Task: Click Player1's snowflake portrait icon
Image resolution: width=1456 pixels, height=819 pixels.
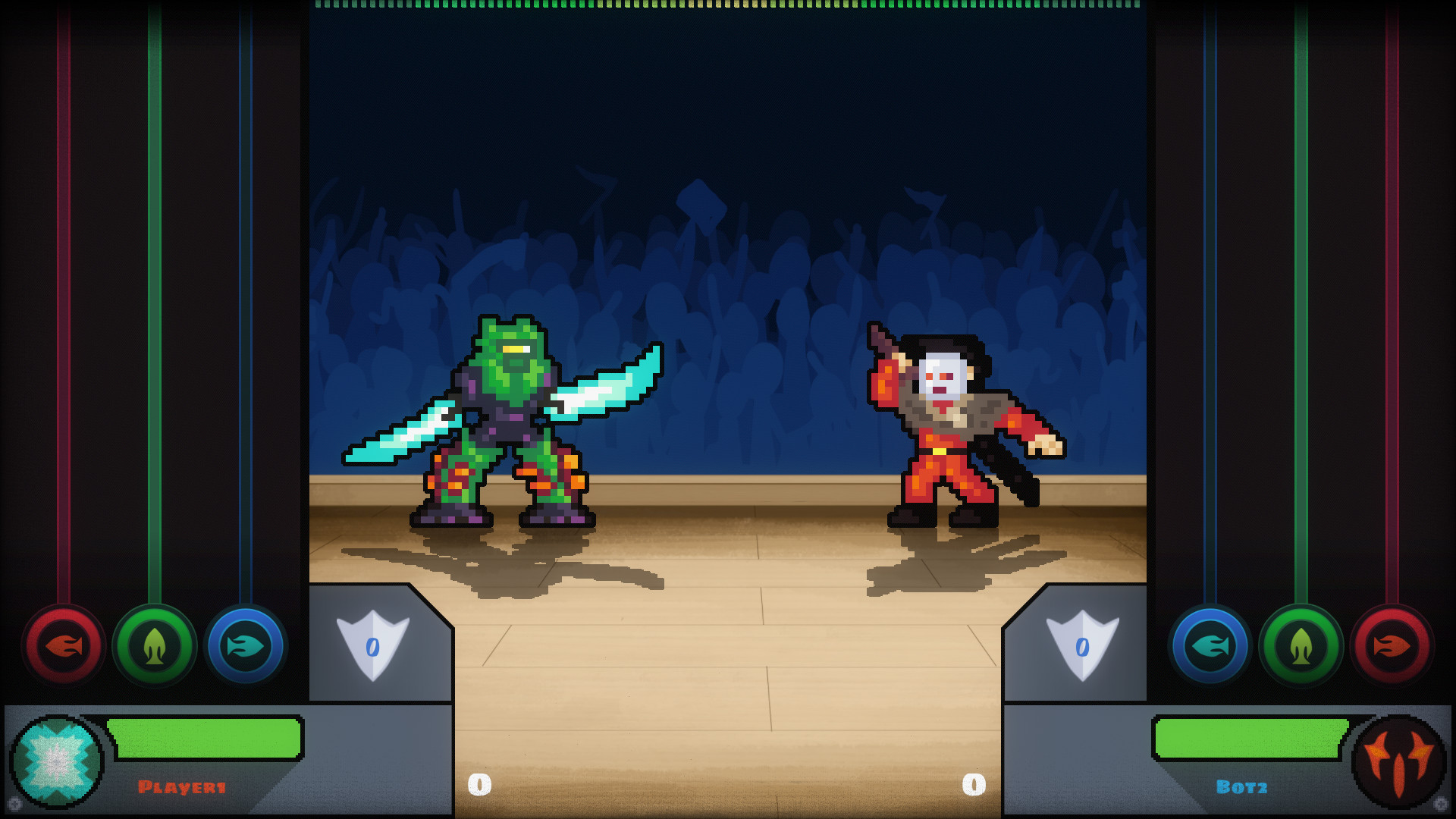Action: click(x=57, y=761)
